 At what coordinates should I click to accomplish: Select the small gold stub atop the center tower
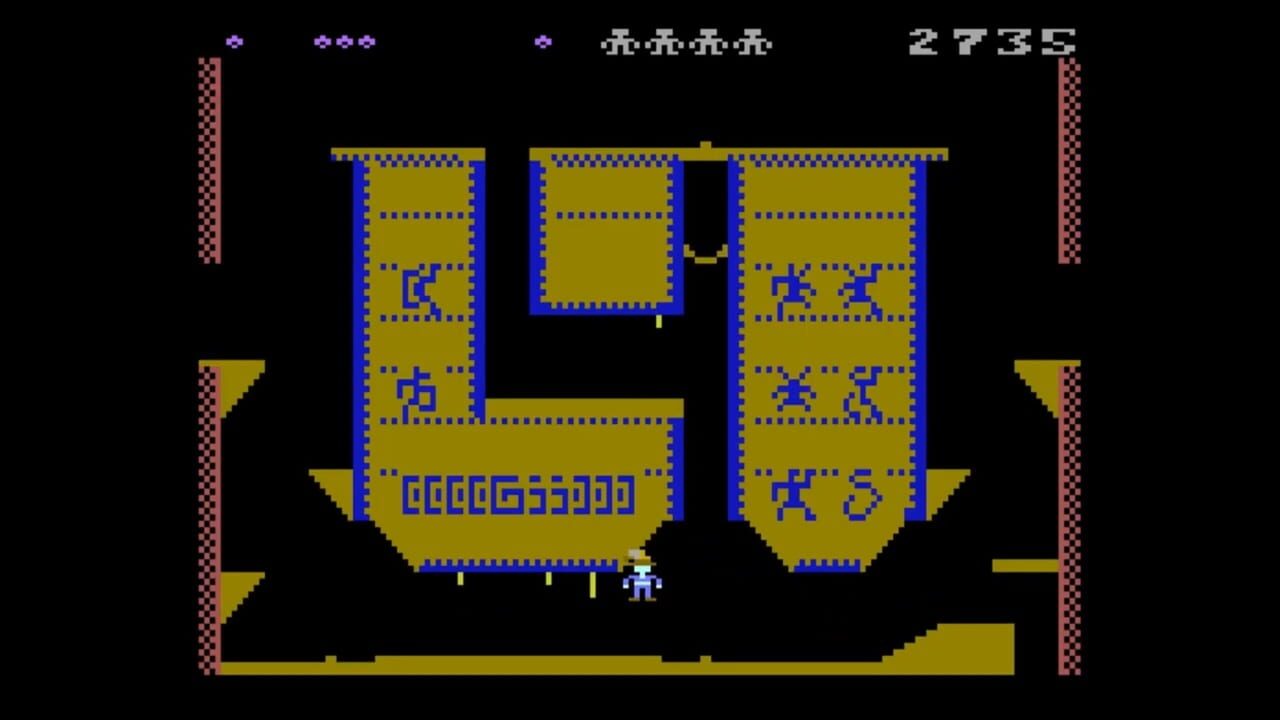(705, 143)
